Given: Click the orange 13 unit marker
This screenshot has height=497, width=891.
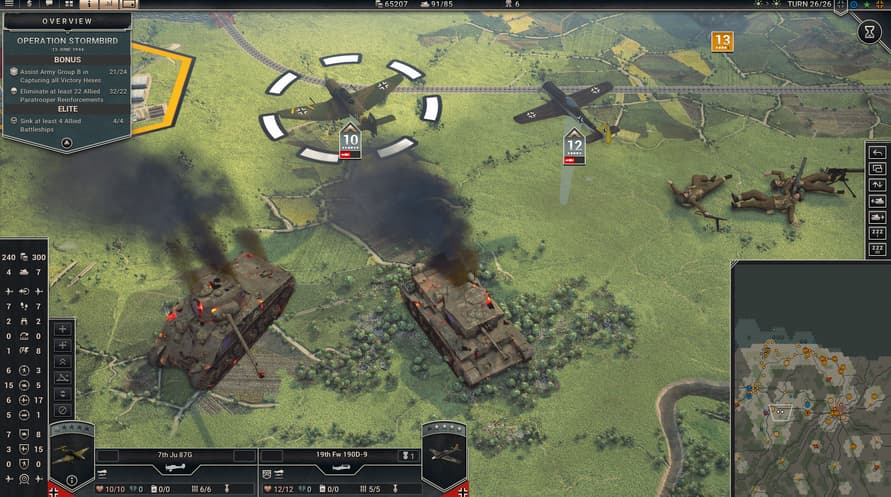Looking at the screenshot, I should coord(722,41).
